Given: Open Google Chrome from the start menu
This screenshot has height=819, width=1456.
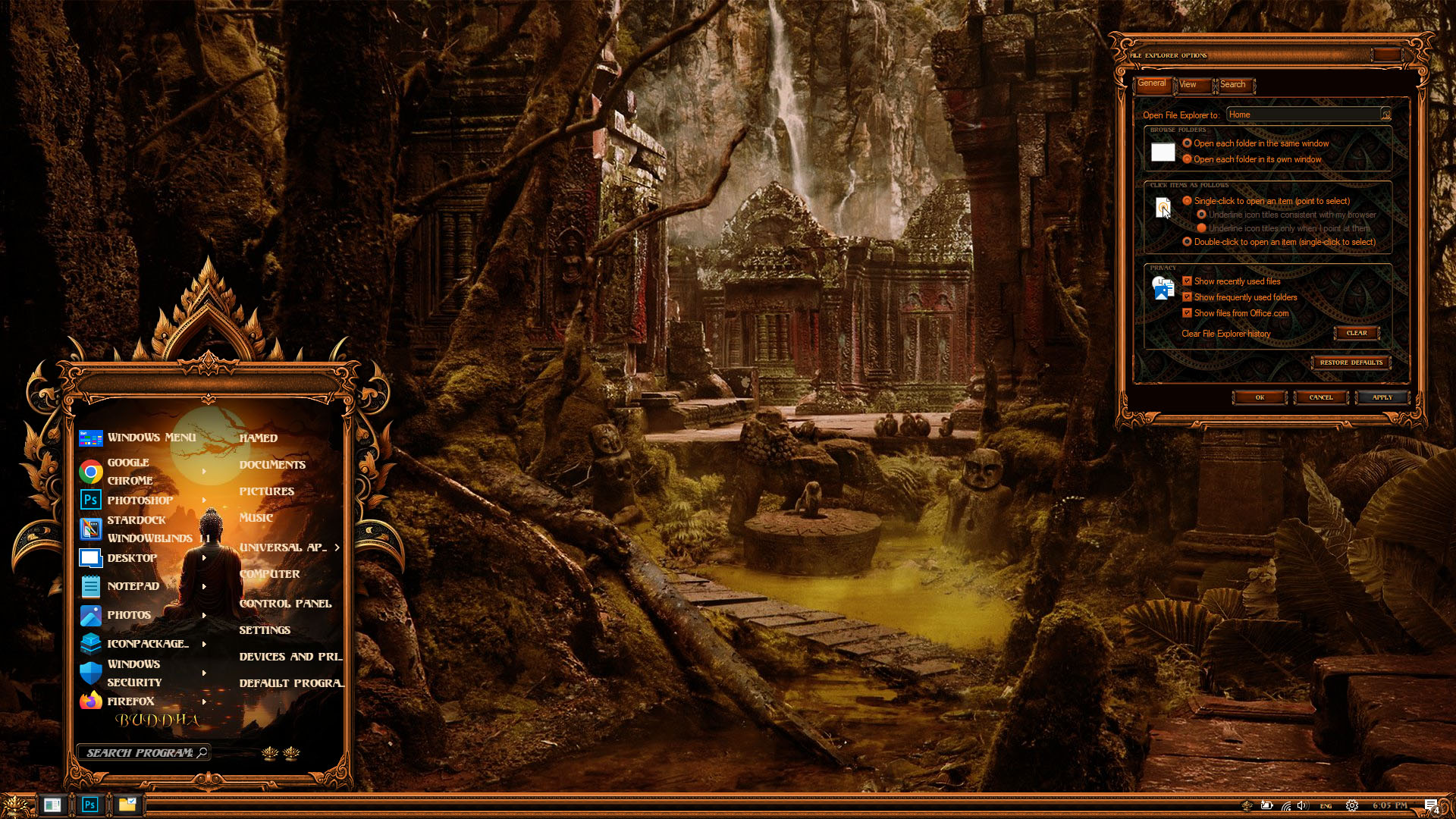Looking at the screenshot, I should pos(129,471).
